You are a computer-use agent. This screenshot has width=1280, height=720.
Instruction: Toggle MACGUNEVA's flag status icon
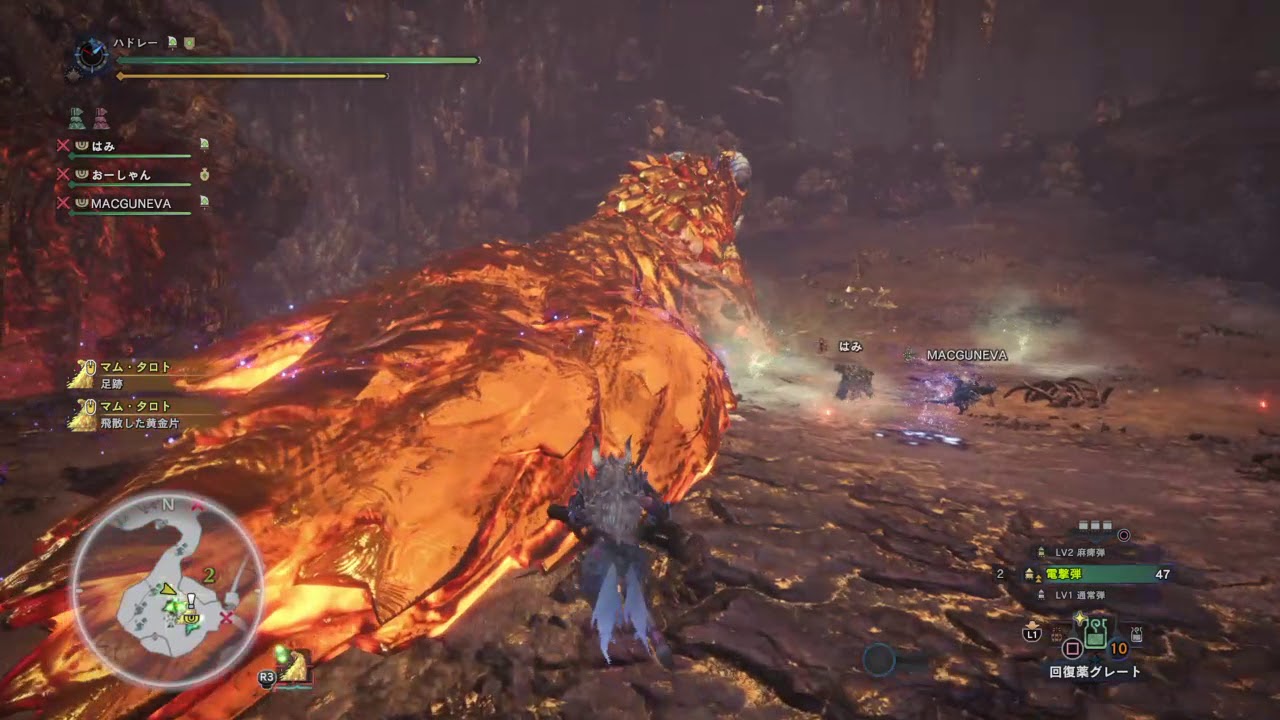tap(205, 203)
